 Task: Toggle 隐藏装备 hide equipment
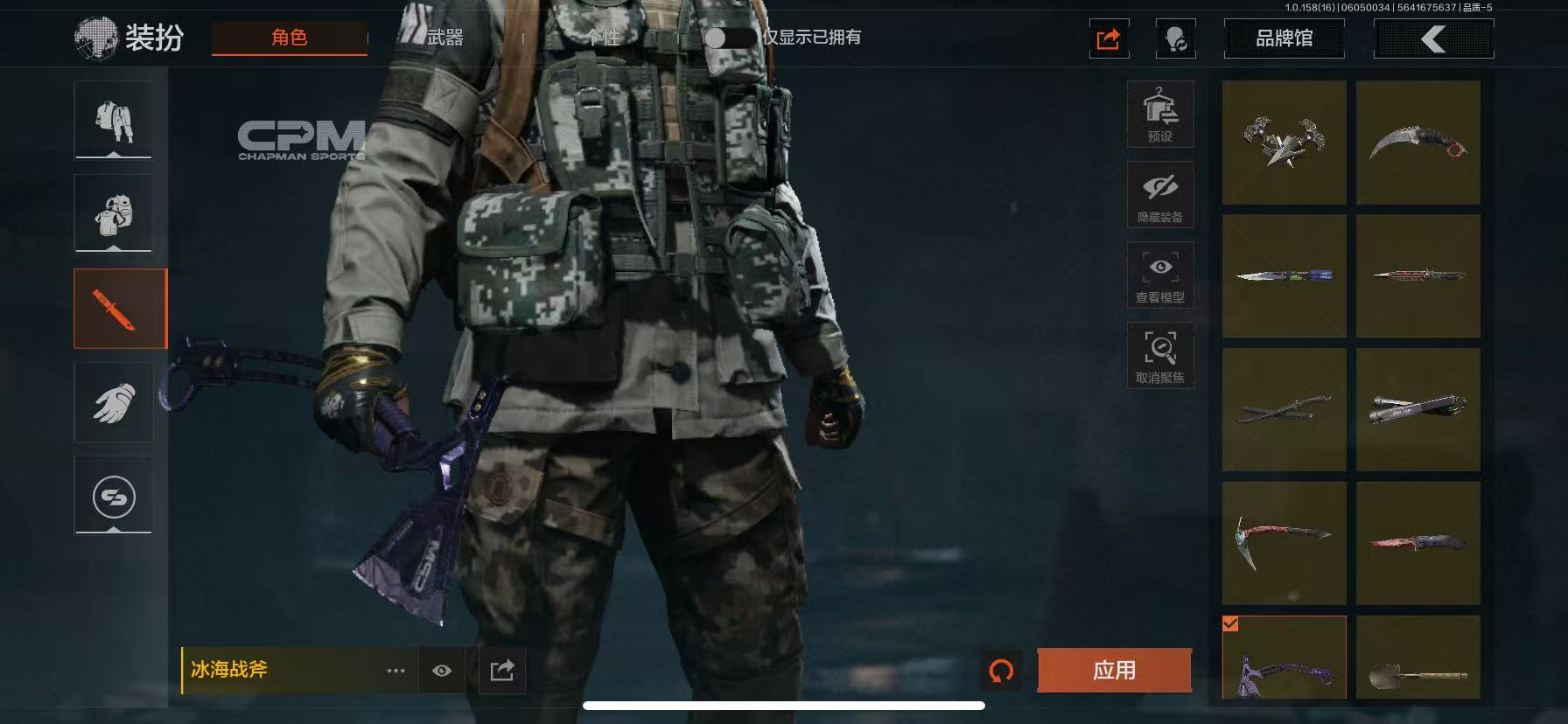pos(1160,195)
